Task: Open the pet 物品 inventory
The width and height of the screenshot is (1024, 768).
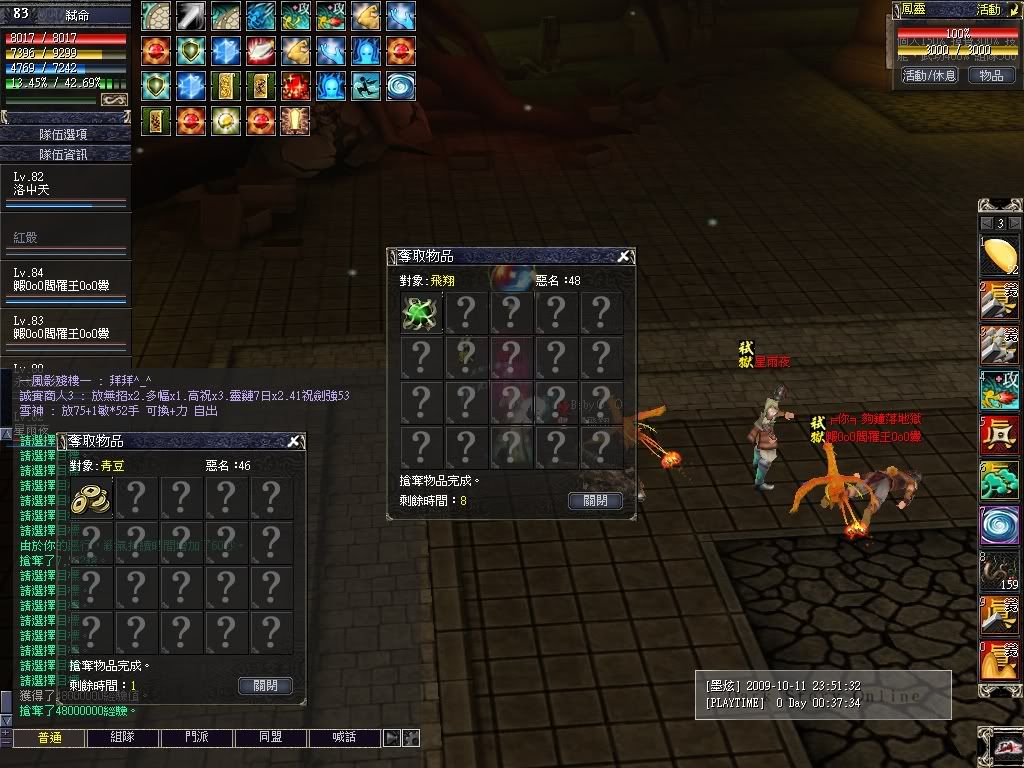Action: pos(991,75)
